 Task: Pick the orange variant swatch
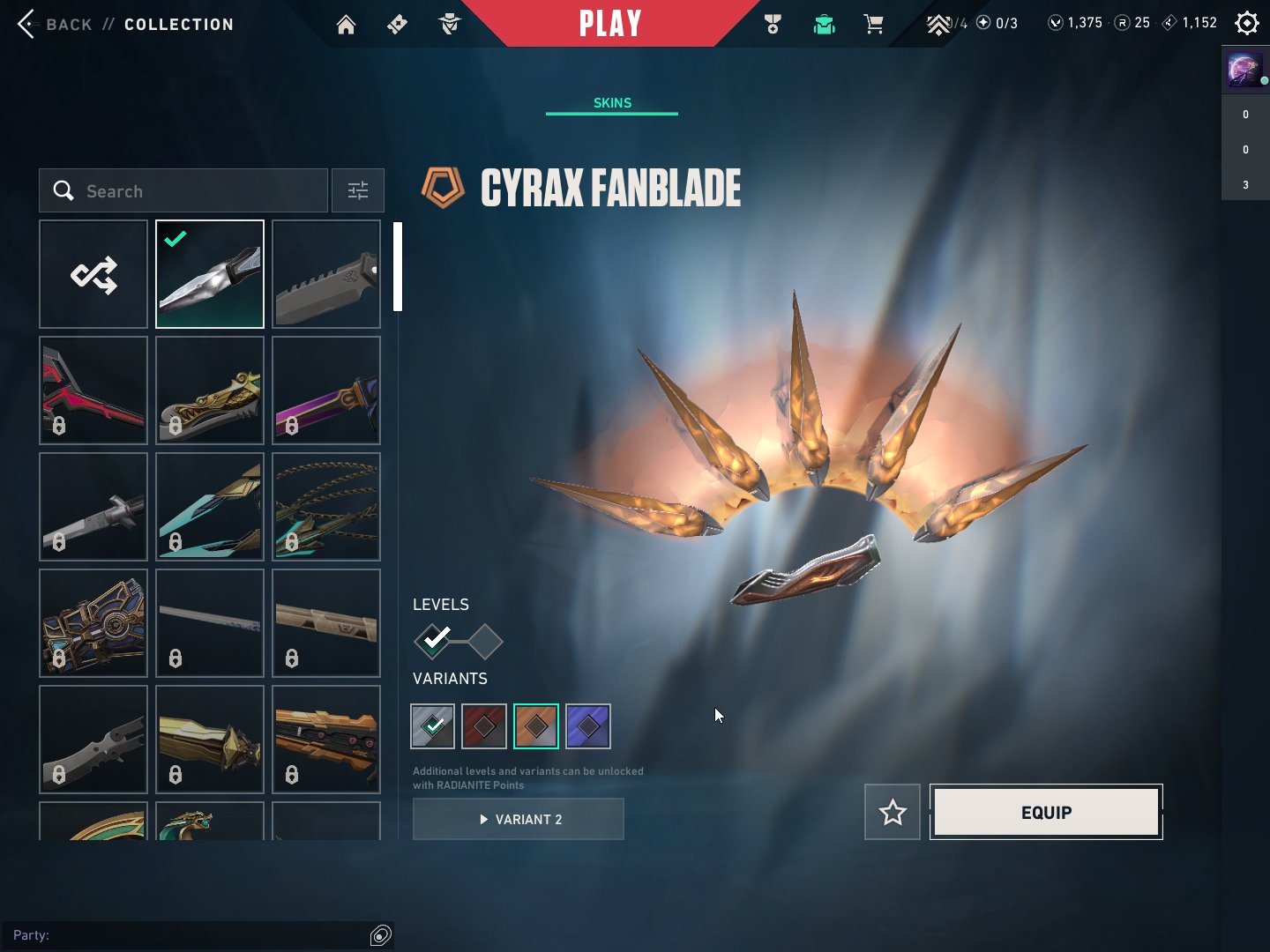click(535, 726)
